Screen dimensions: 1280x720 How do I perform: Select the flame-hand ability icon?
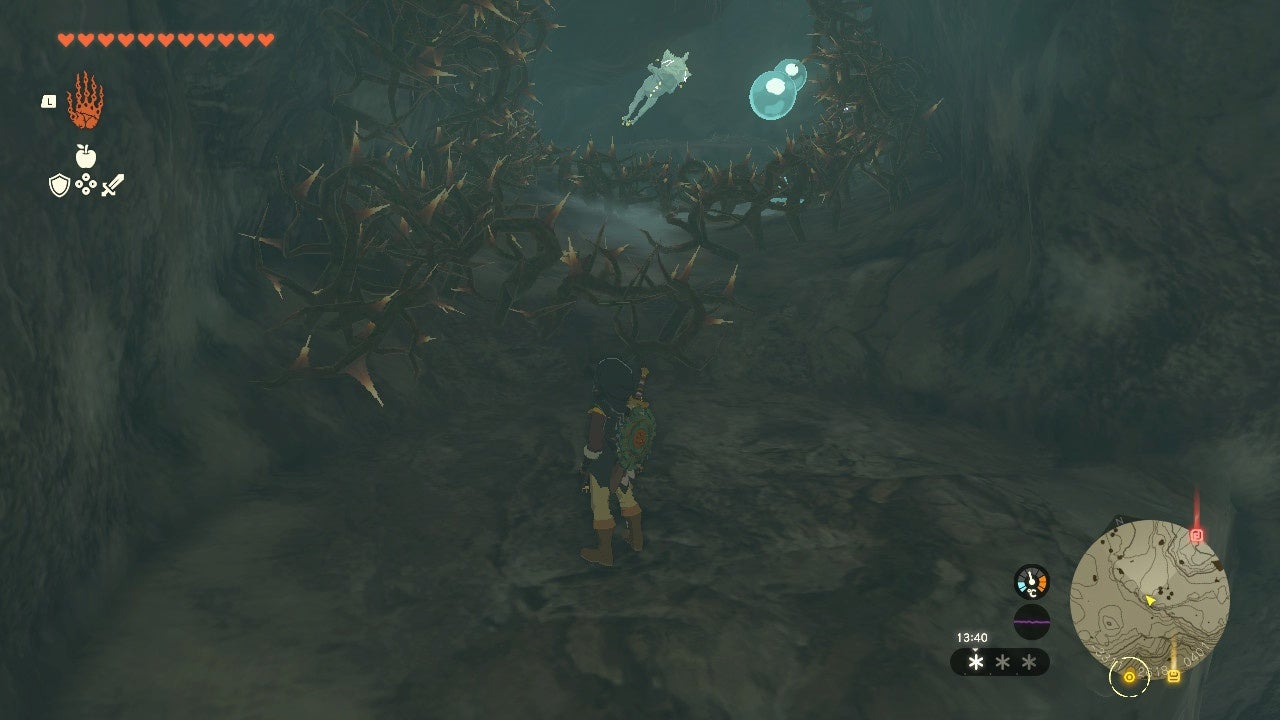(x=86, y=102)
